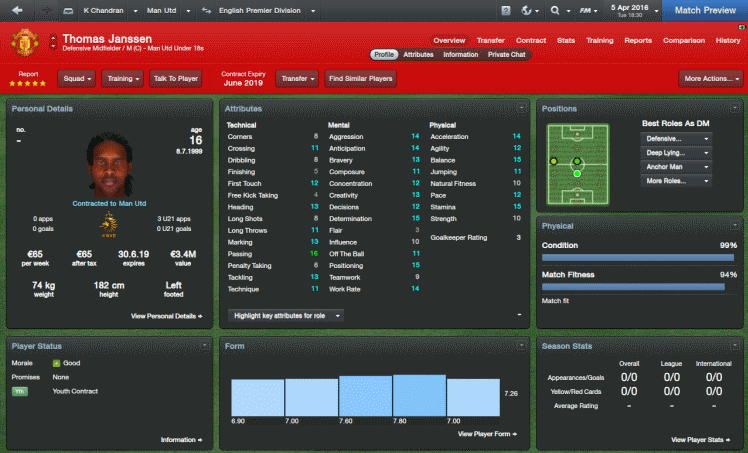Open the Private Chat sub-tab

point(505,55)
